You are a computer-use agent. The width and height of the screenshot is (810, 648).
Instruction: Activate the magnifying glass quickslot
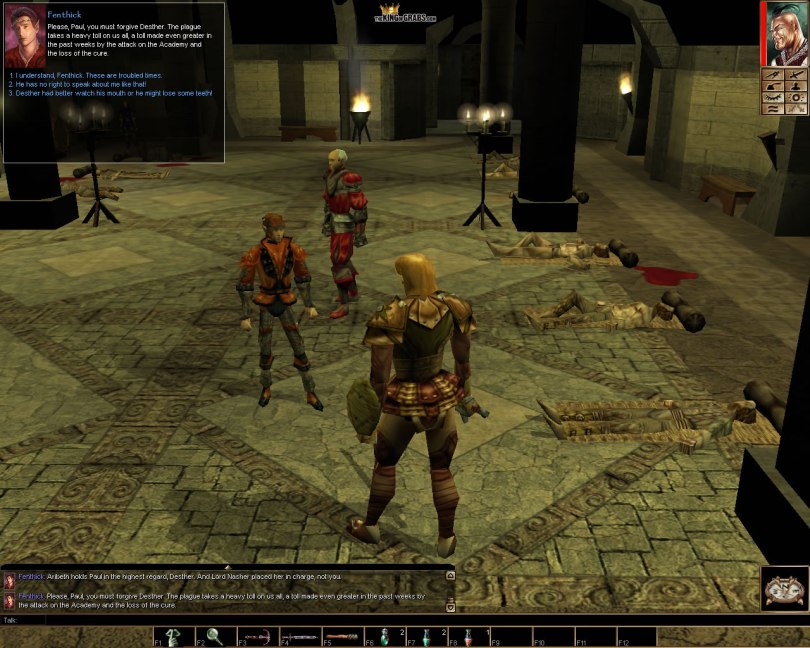[x=217, y=636]
